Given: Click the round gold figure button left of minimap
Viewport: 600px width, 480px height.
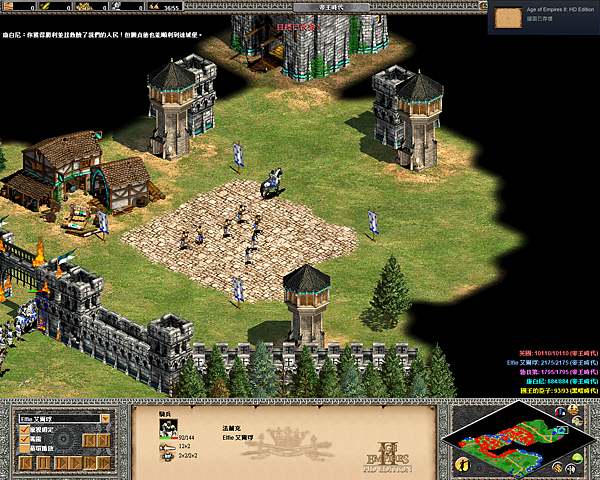Looking at the screenshot, I should [x=462, y=464].
